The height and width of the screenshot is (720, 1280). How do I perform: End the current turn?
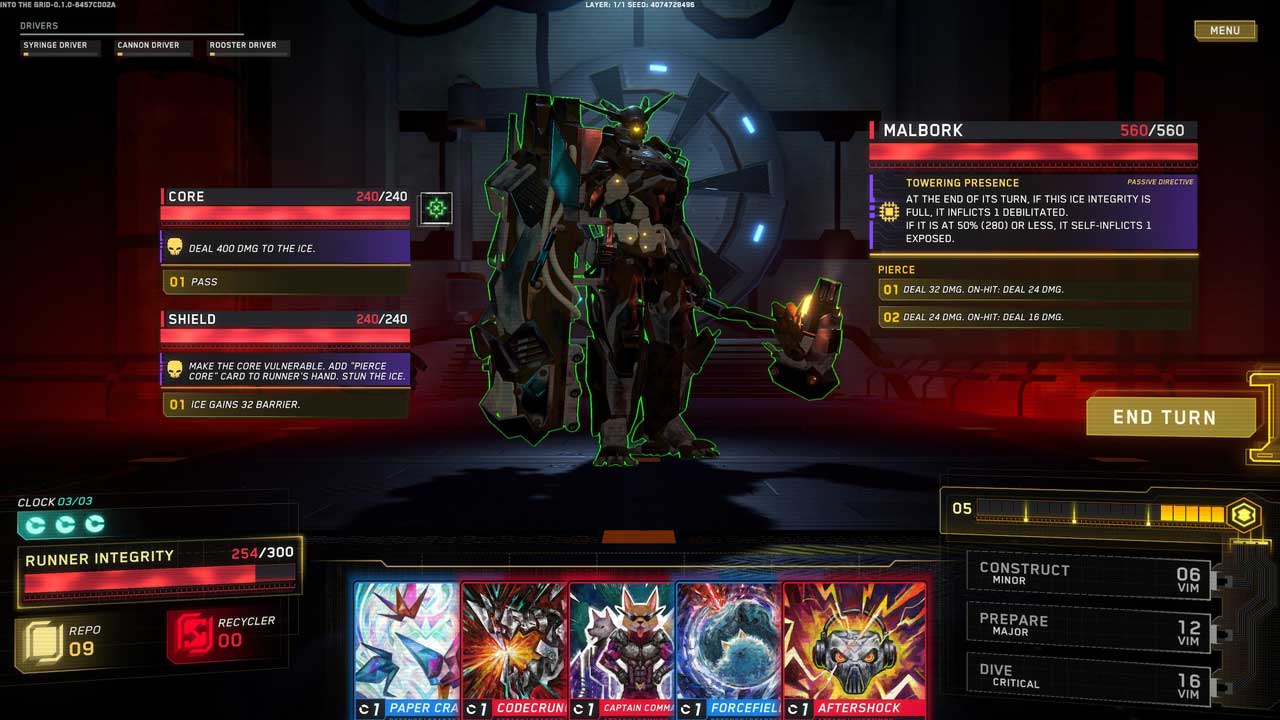pyautogui.click(x=1164, y=417)
